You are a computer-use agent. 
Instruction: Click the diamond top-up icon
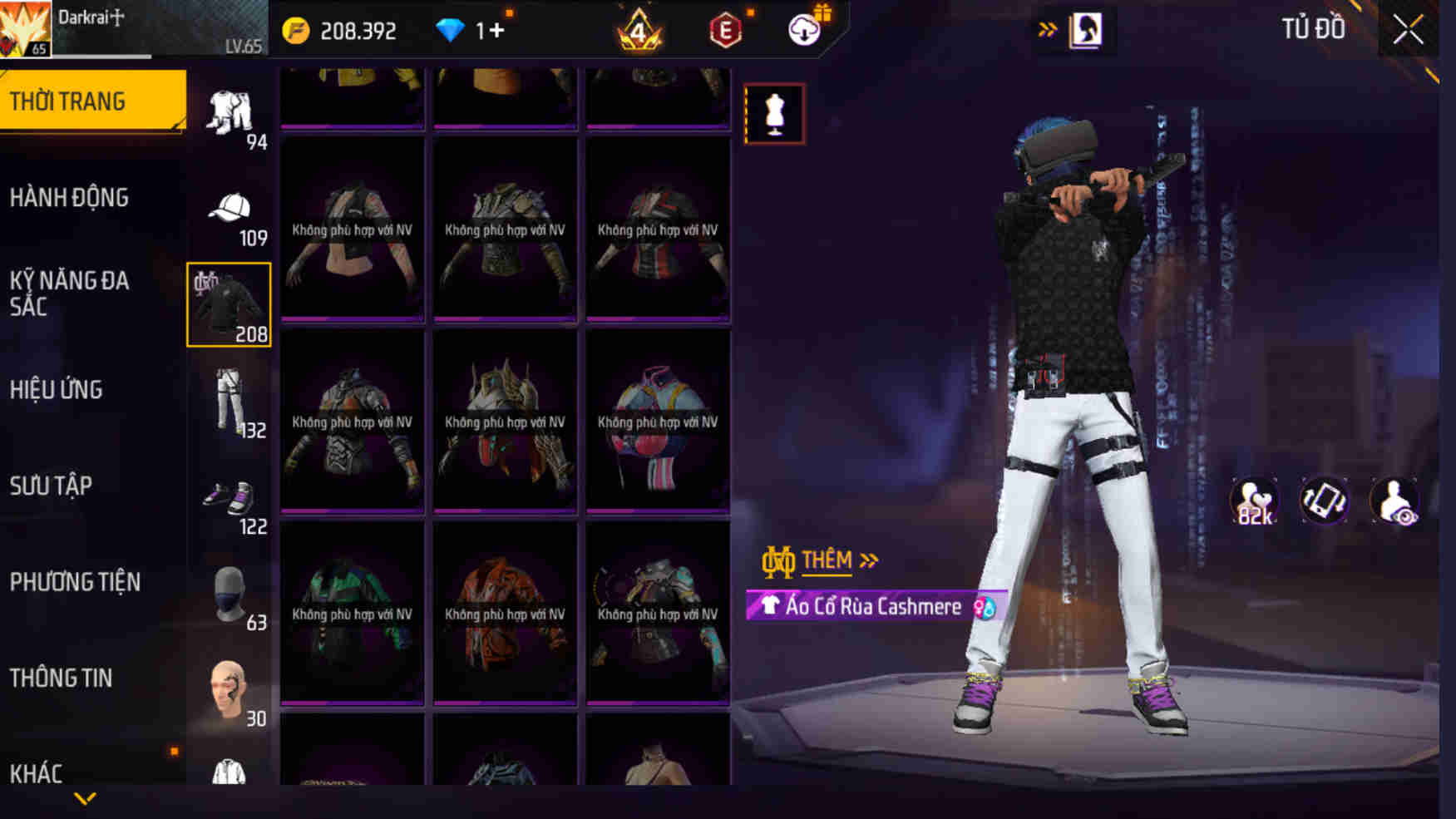[x=450, y=30]
